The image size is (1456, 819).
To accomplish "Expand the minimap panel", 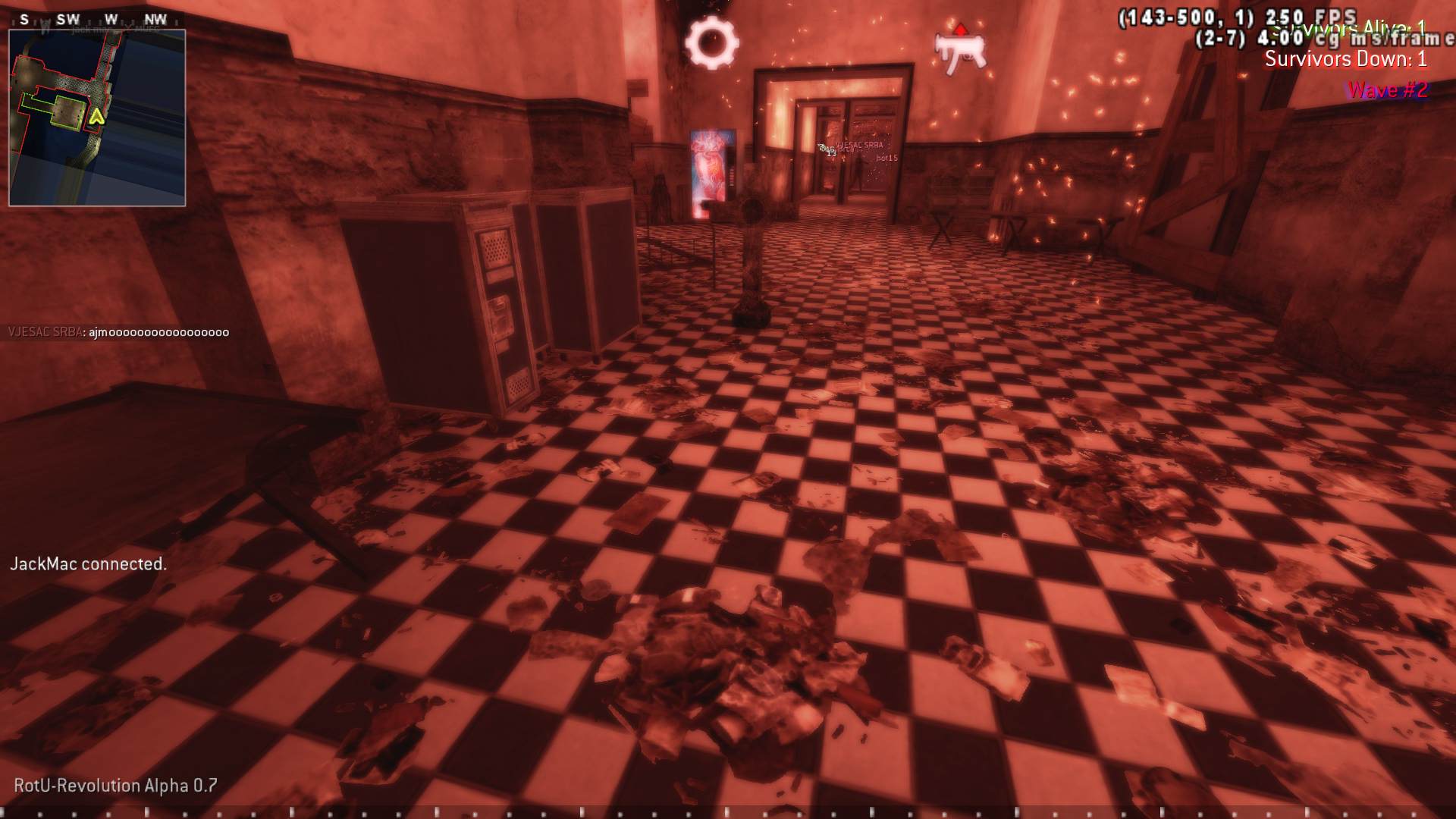I will point(97,115).
